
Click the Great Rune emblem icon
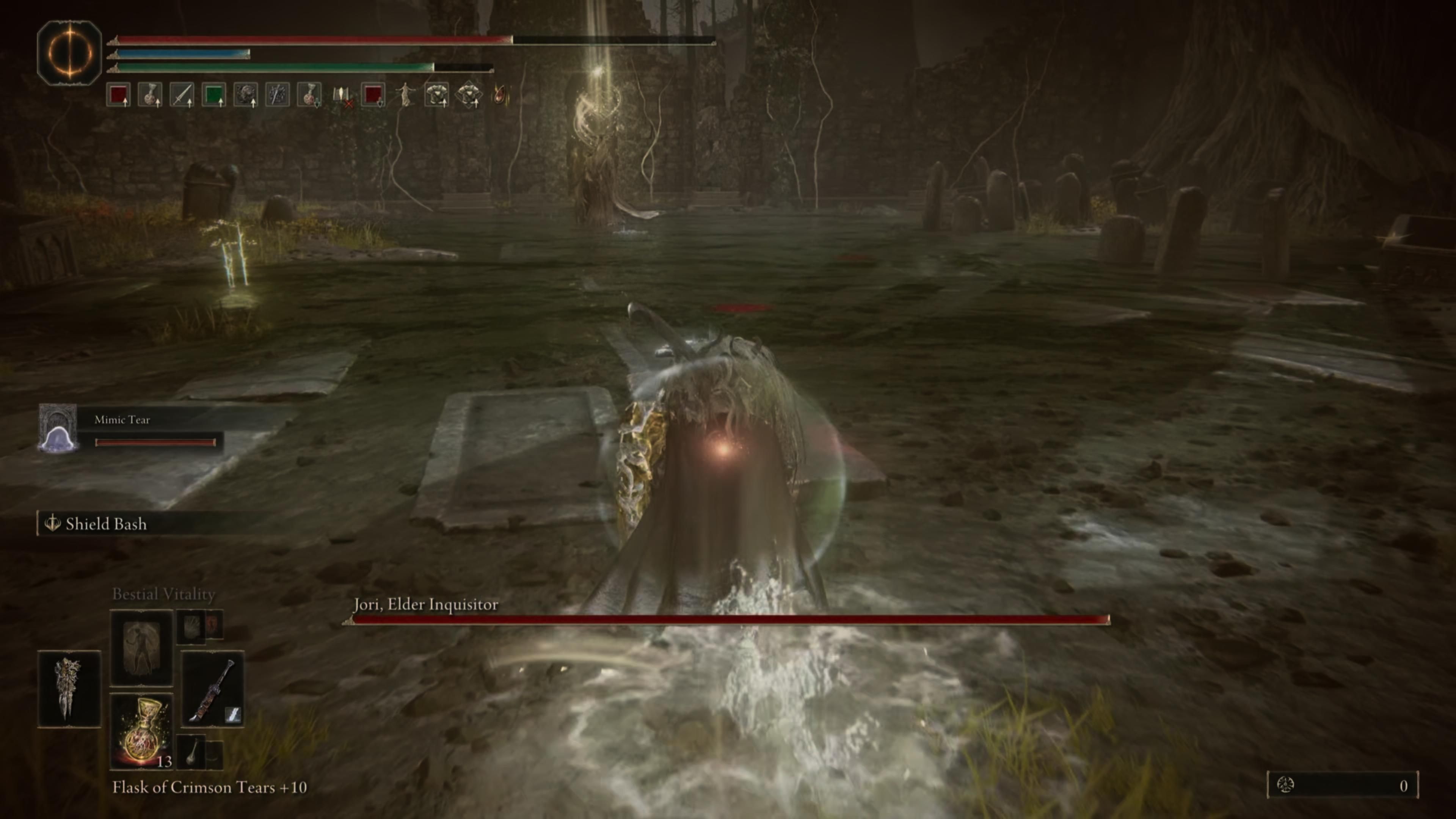[x=69, y=53]
